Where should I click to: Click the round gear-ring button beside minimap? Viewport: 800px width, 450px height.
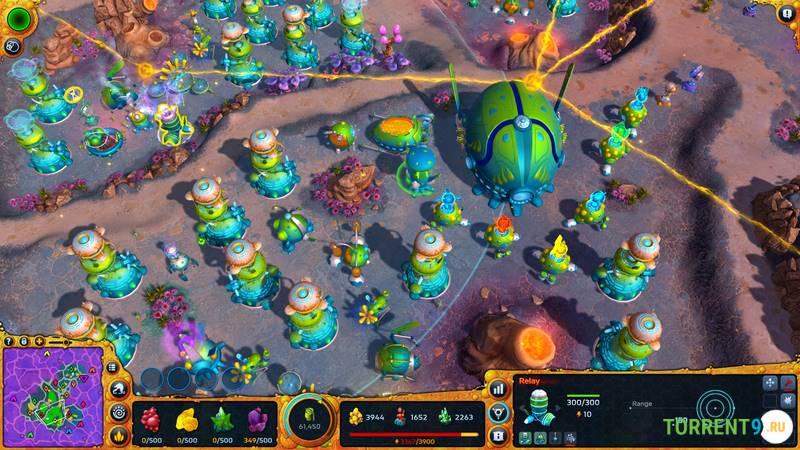[x=119, y=412]
